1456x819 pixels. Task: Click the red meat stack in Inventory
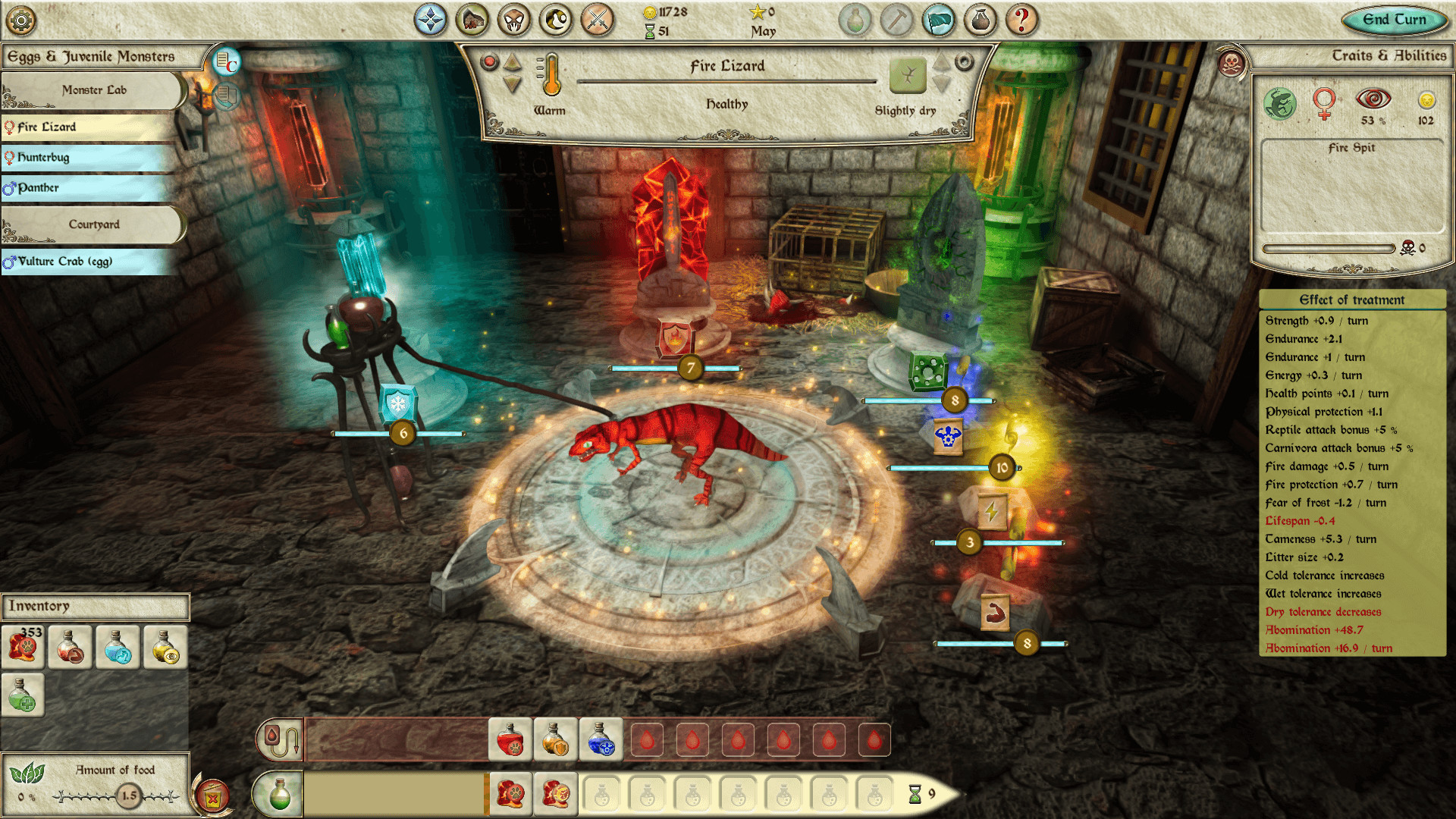point(24,647)
